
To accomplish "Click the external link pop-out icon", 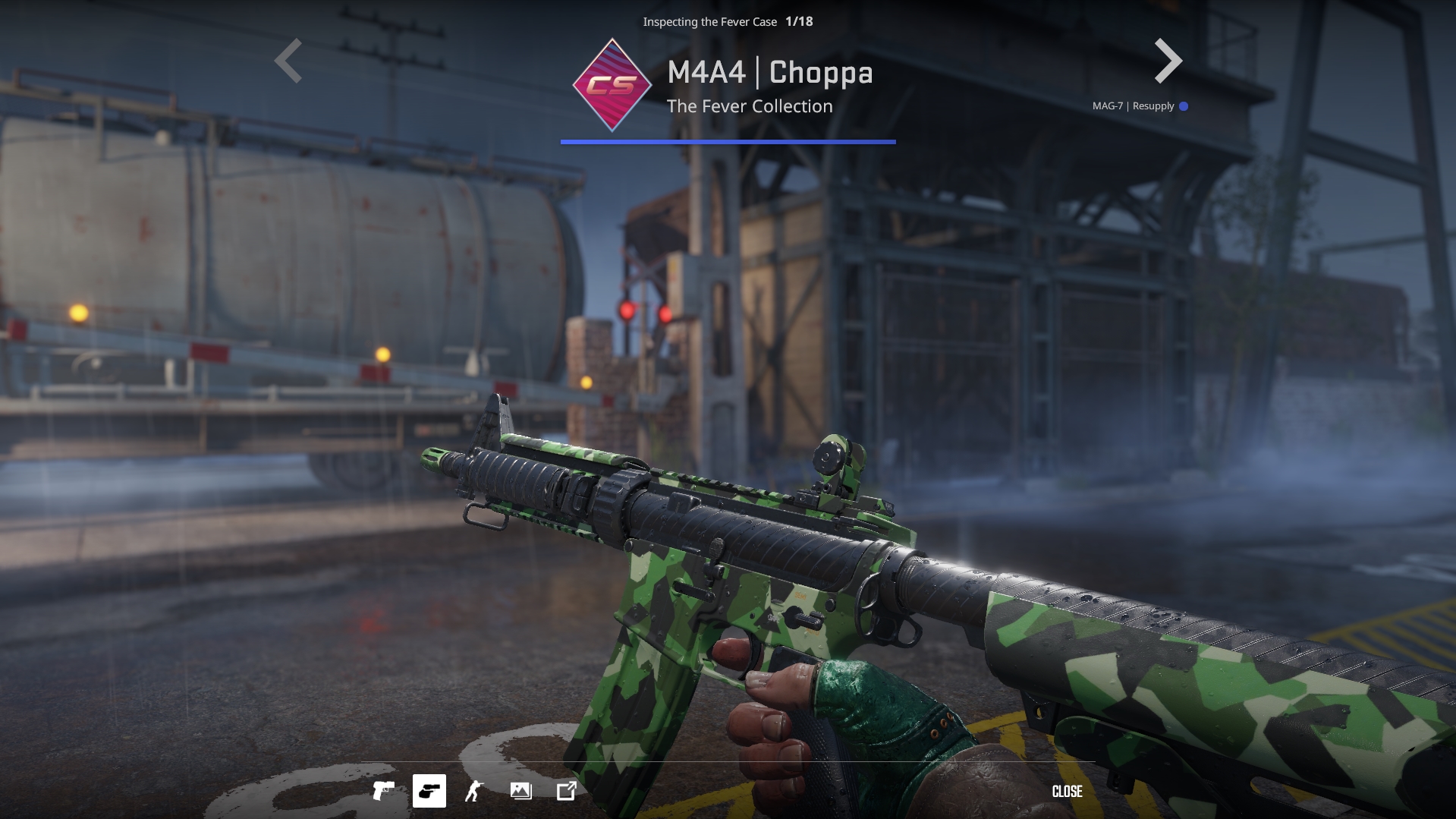I will 567,791.
